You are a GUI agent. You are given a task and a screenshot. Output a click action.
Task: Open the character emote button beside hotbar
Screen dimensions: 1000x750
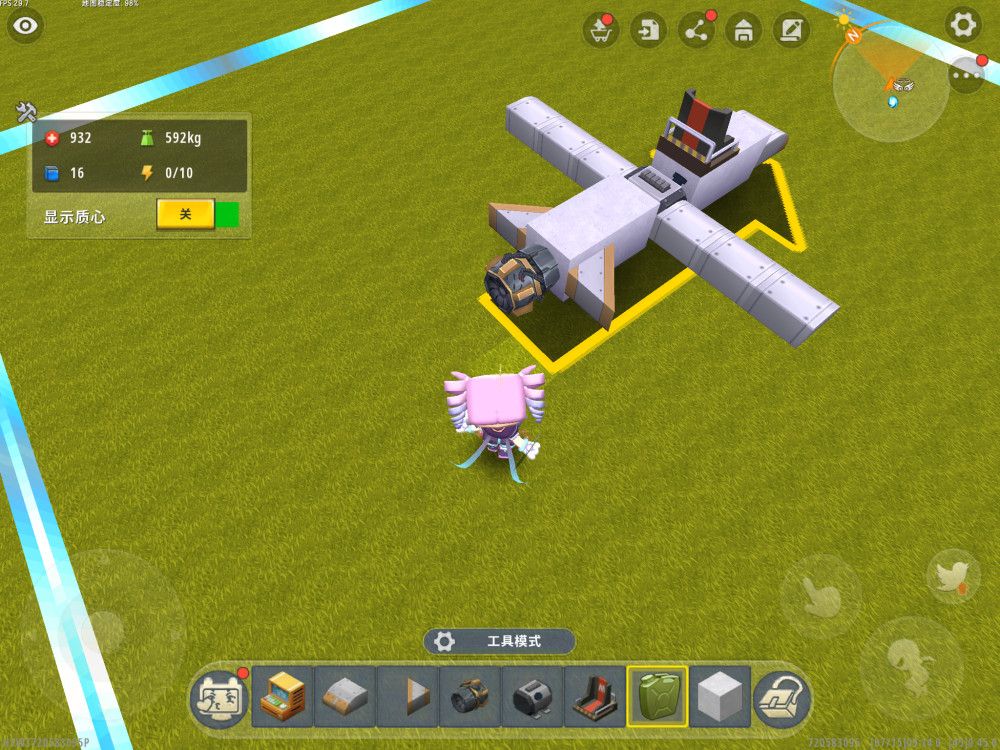point(220,696)
